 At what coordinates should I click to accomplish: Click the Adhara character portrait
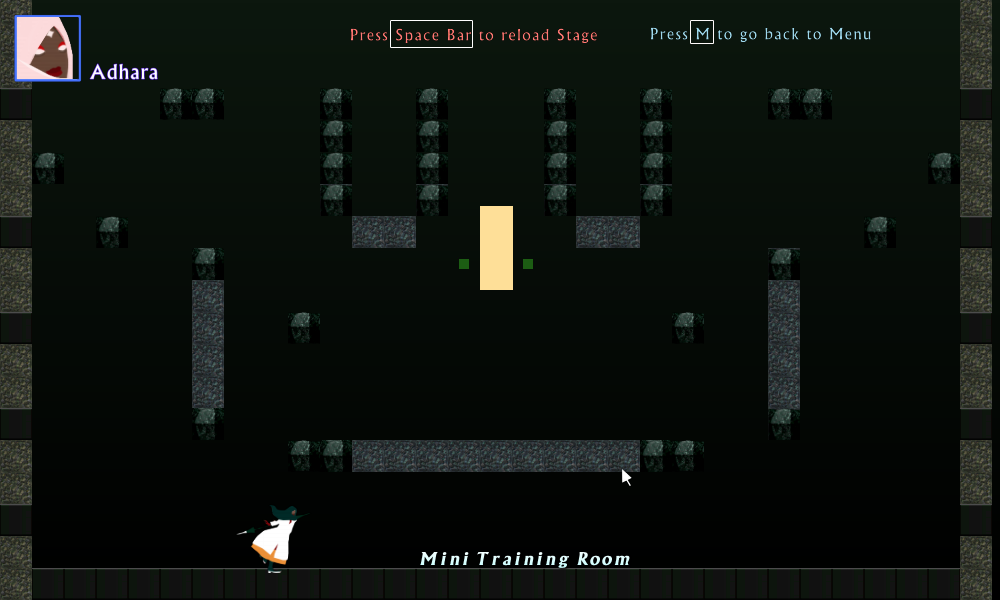click(47, 48)
